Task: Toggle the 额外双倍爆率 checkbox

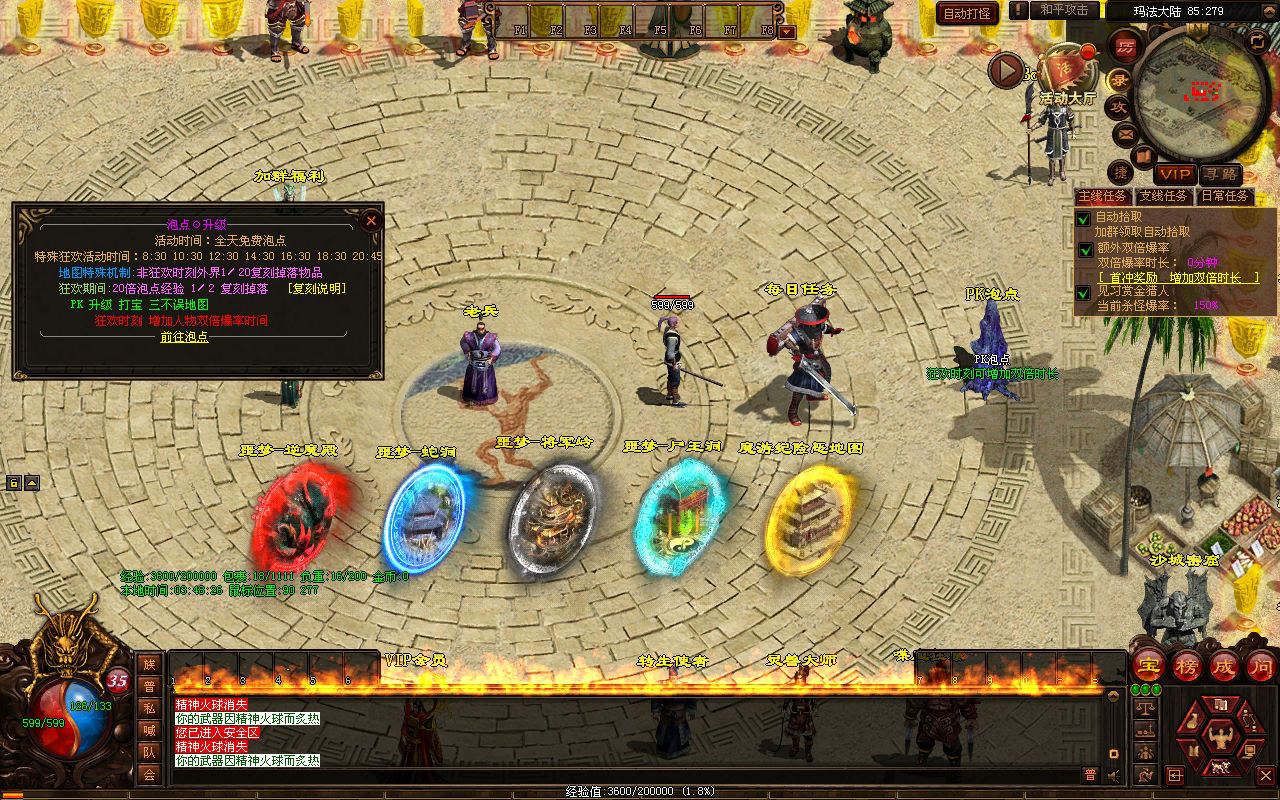Action: (1085, 249)
